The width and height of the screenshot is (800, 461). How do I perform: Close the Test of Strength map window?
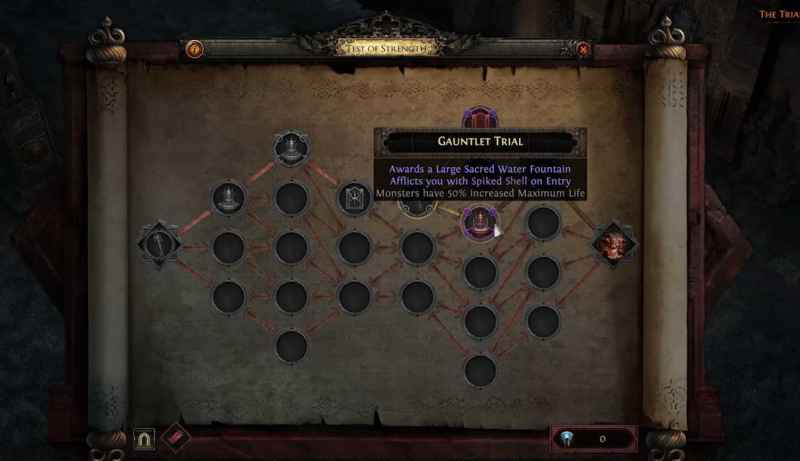583,48
